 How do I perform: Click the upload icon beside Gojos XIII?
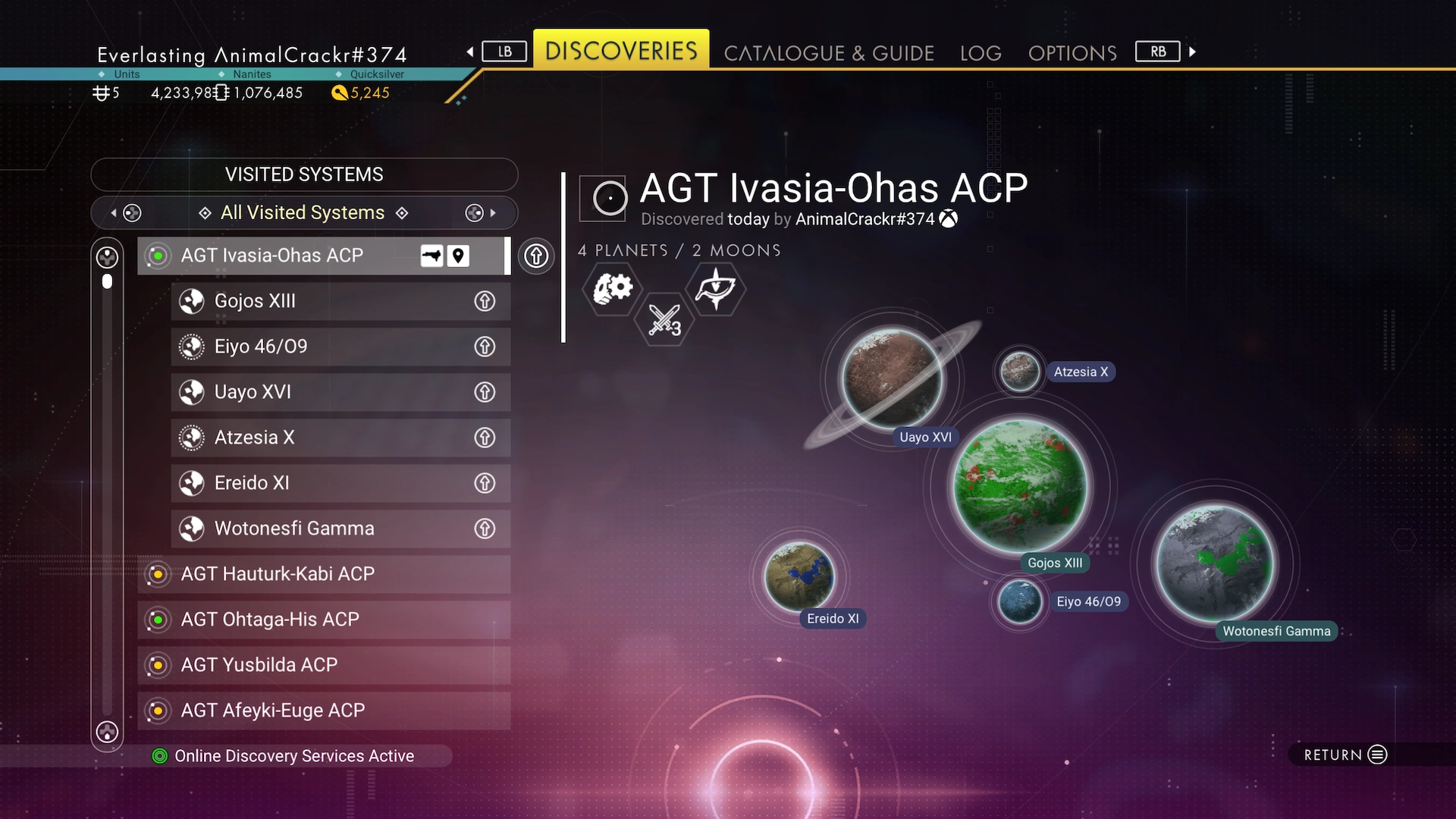[485, 301]
